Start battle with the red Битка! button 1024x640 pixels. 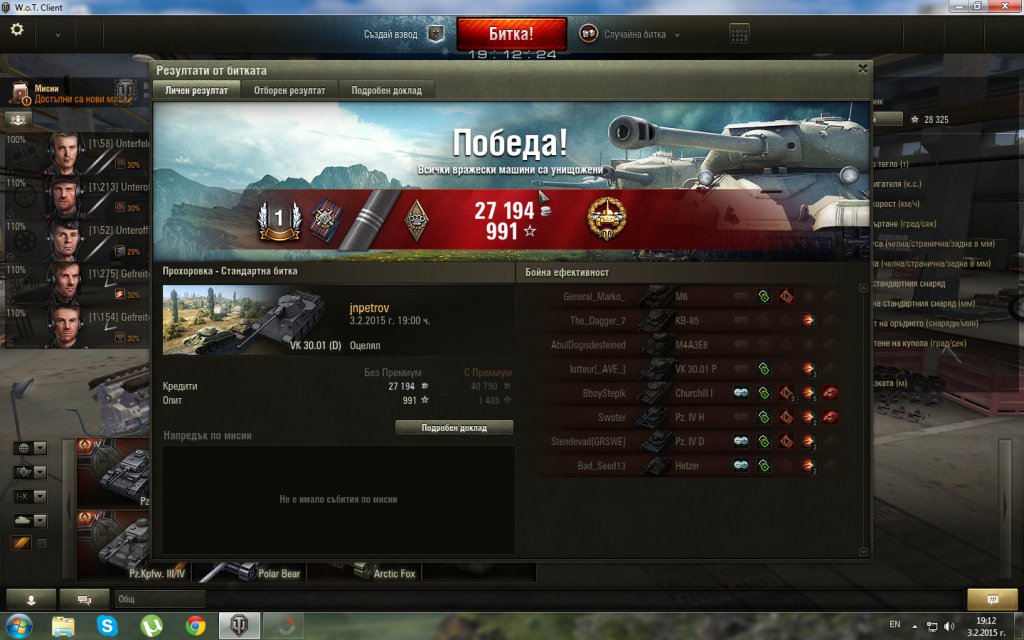(511, 33)
